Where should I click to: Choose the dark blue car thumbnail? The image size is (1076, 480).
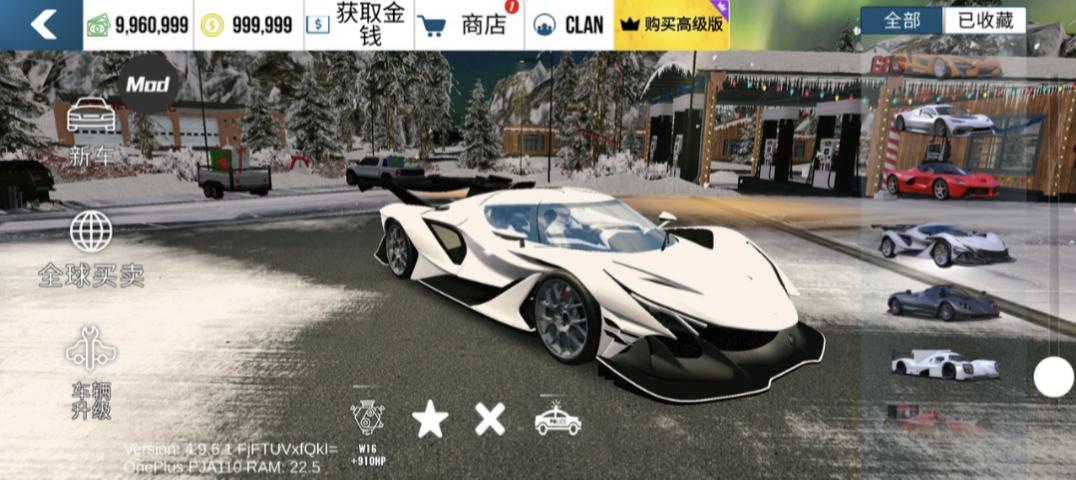[943, 303]
